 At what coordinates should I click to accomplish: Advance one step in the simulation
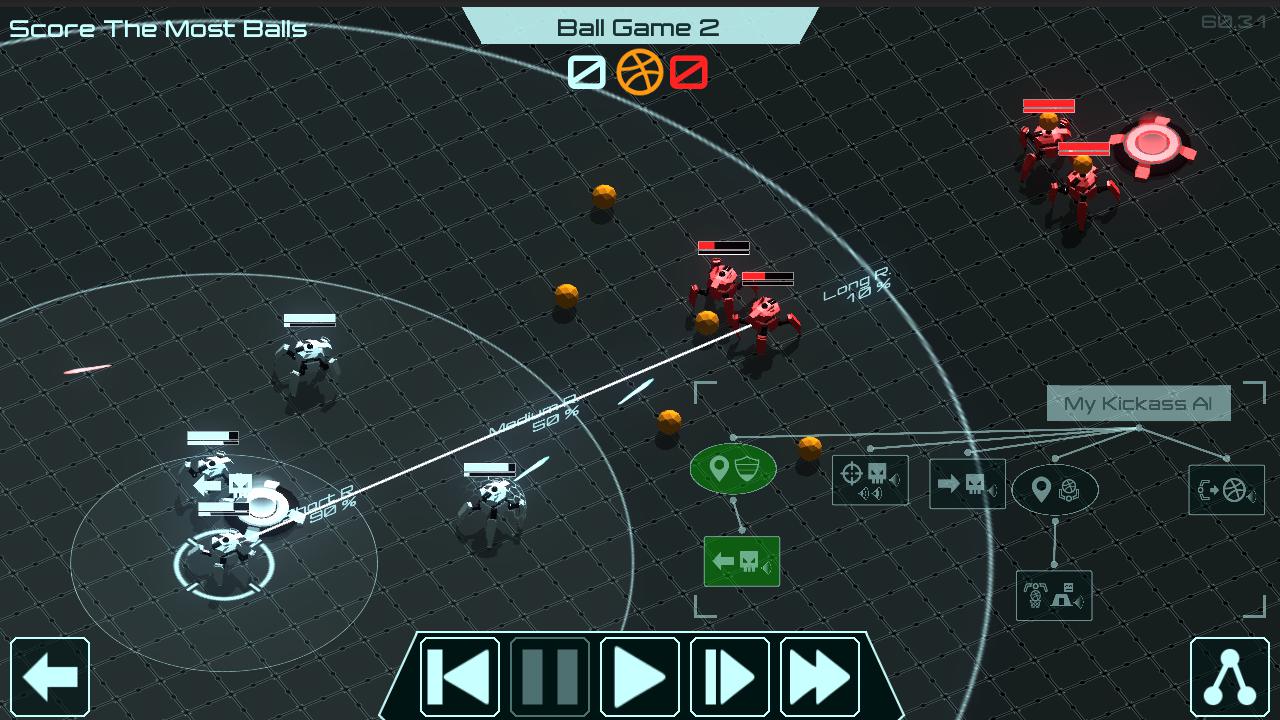click(729, 677)
